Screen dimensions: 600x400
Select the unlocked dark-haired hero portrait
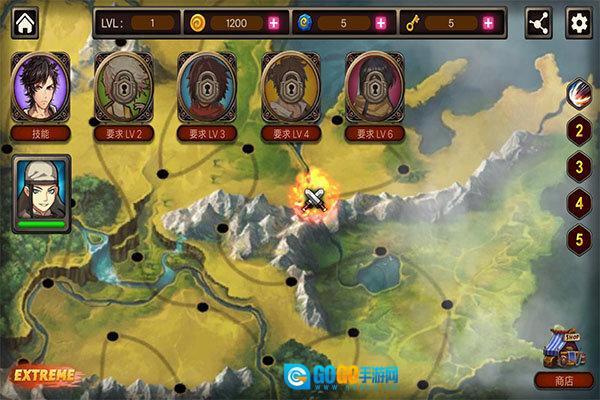coord(41,86)
